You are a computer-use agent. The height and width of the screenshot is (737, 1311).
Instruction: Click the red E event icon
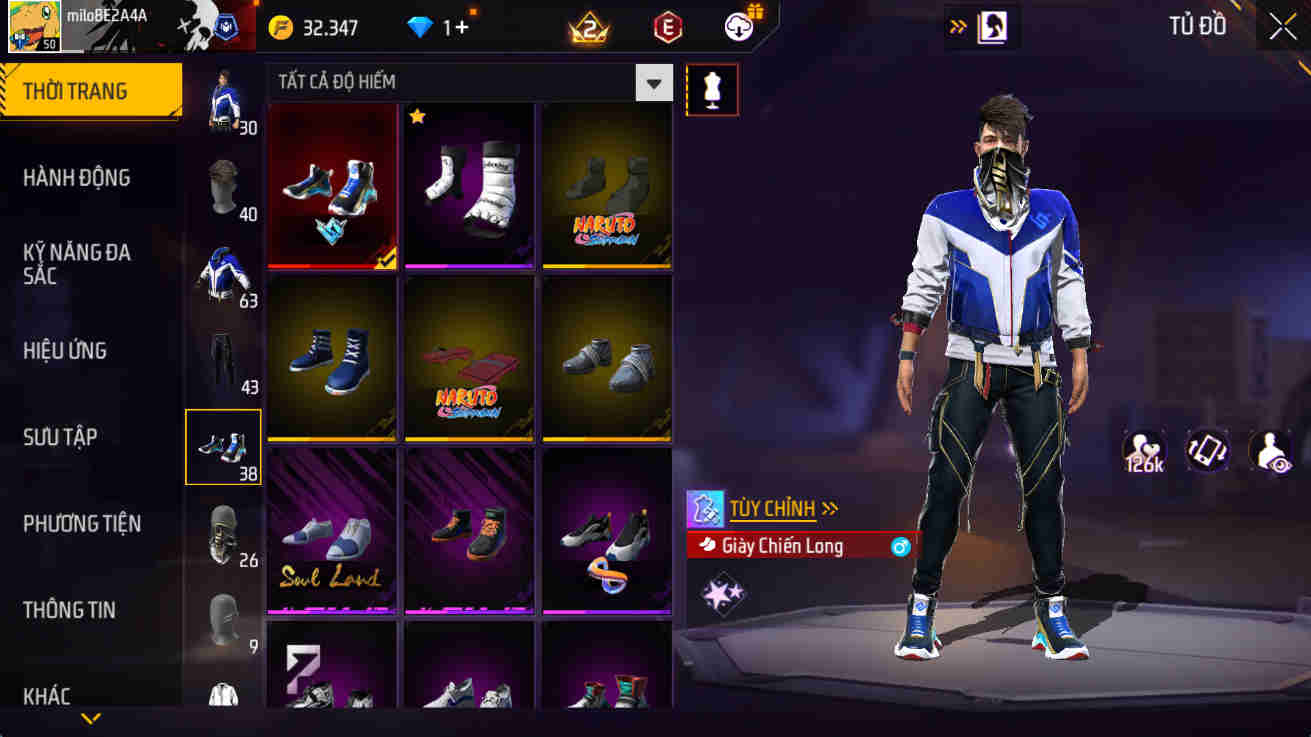665,24
